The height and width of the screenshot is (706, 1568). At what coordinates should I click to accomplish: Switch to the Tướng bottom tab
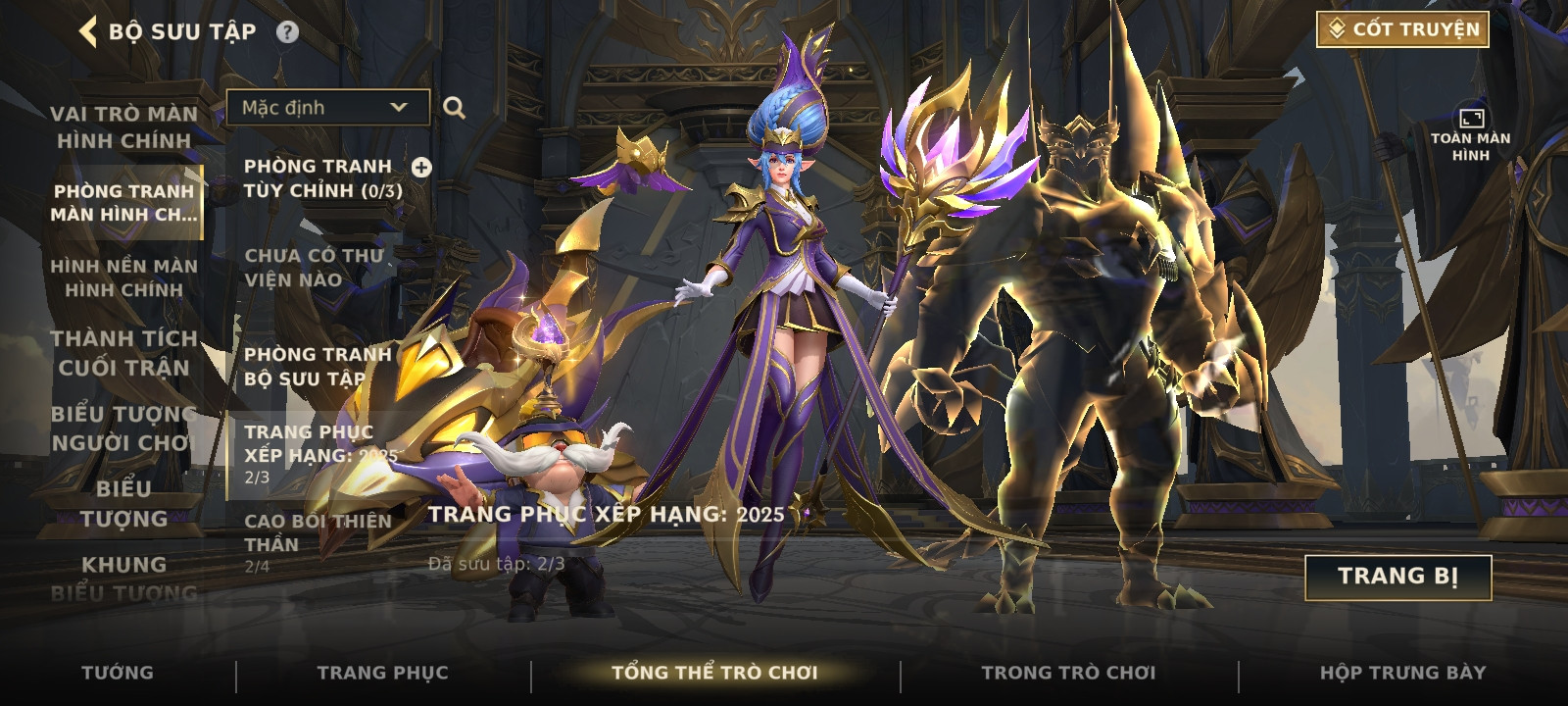coord(118,673)
